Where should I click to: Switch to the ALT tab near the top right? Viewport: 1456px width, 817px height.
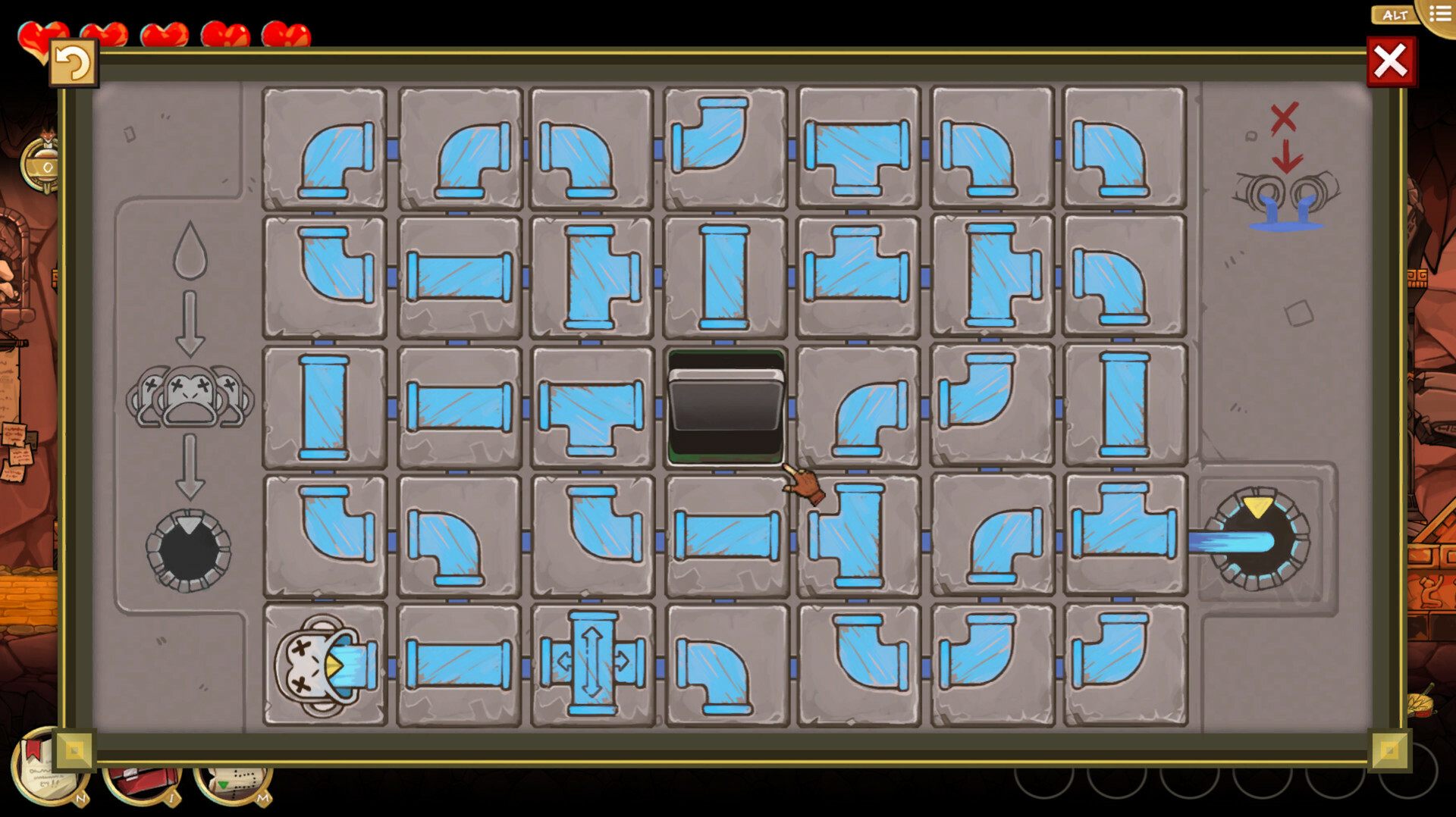1394,14
